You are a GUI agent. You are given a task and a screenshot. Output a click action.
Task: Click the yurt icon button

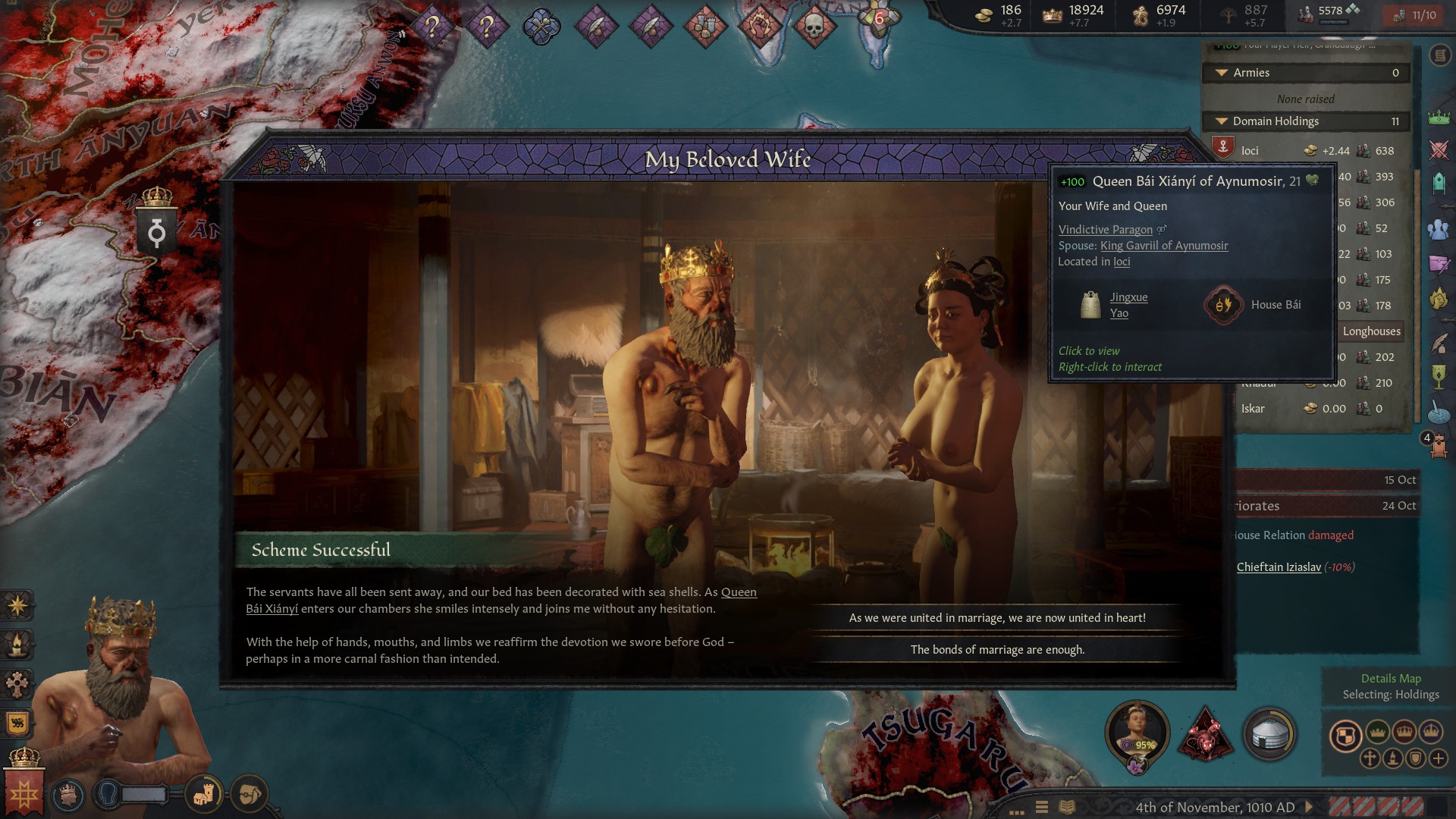(x=1269, y=734)
